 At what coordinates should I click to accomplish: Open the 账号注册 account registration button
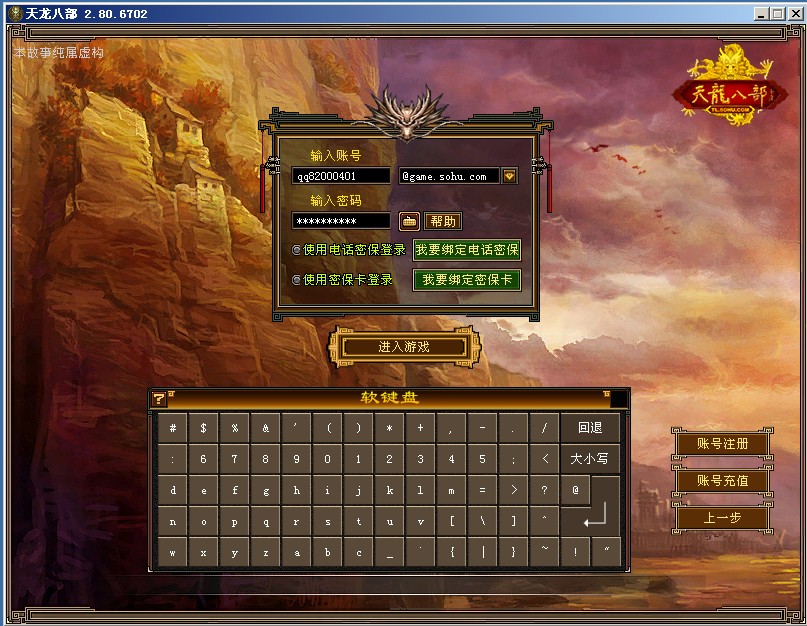tap(722, 443)
